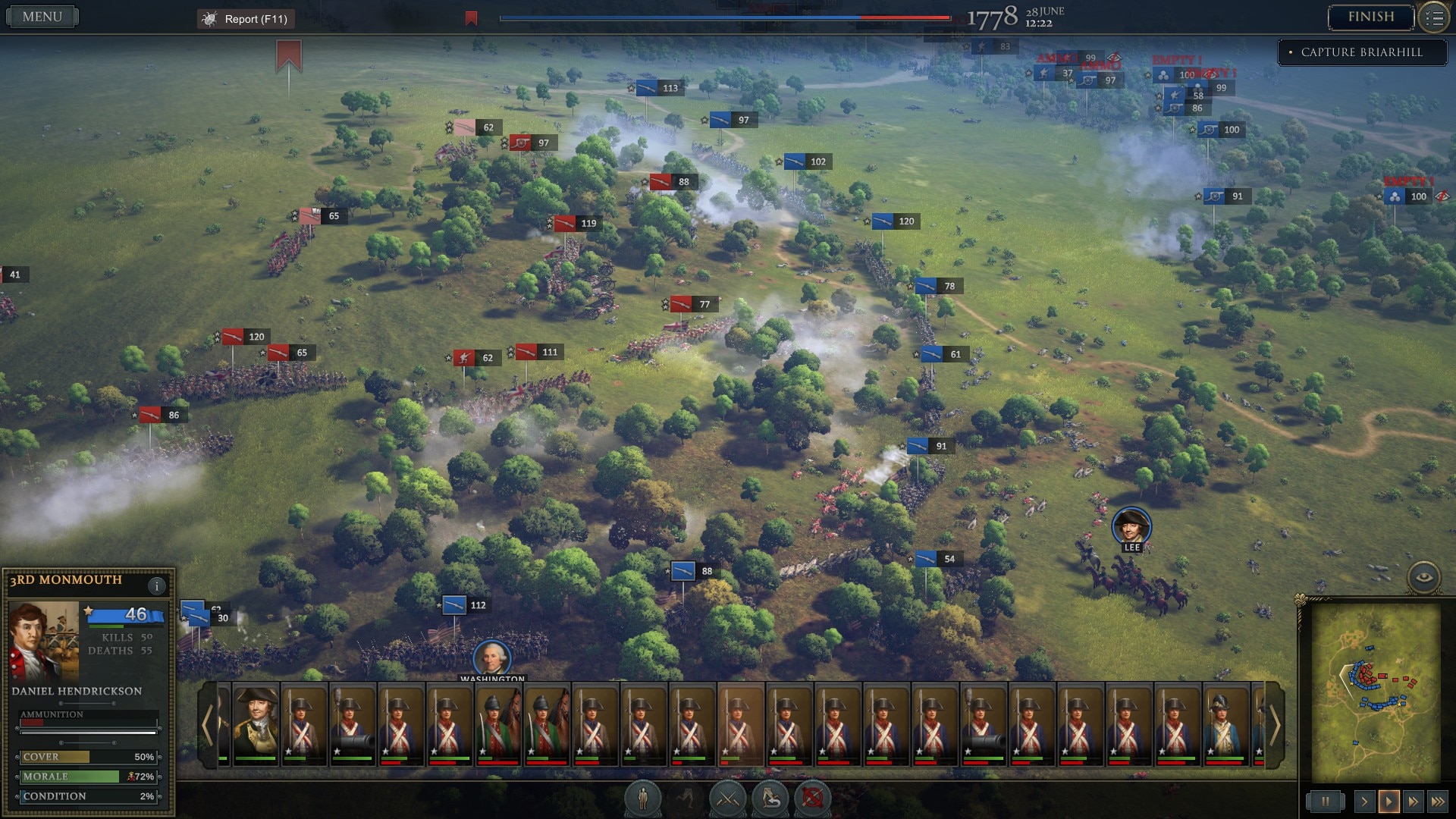Advance the unit roster with the right arrow
Image resolution: width=1456 pixels, height=819 pixels.
(x=1275, y=726)
